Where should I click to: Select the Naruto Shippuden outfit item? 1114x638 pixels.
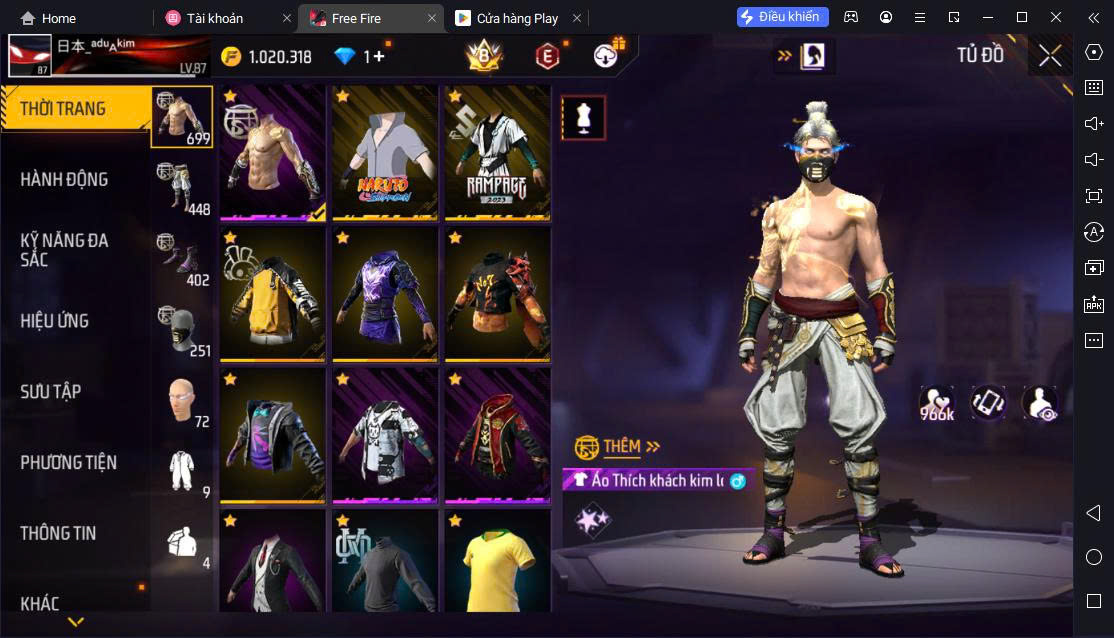[385, 153]
